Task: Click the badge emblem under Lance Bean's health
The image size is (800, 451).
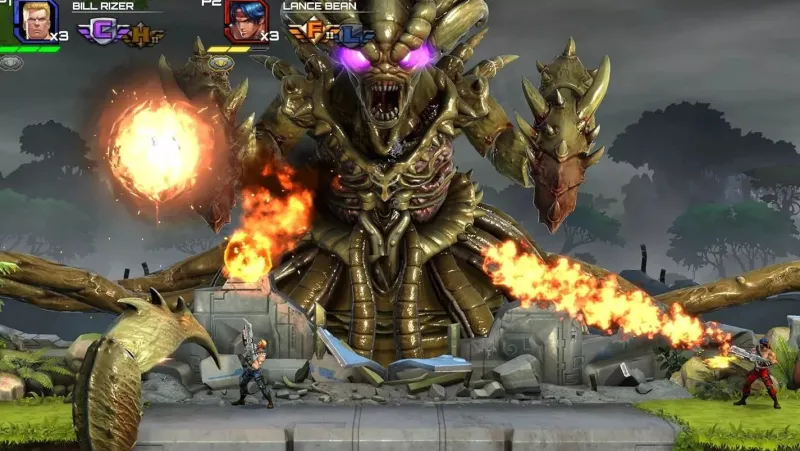Action: click(220, 62)
